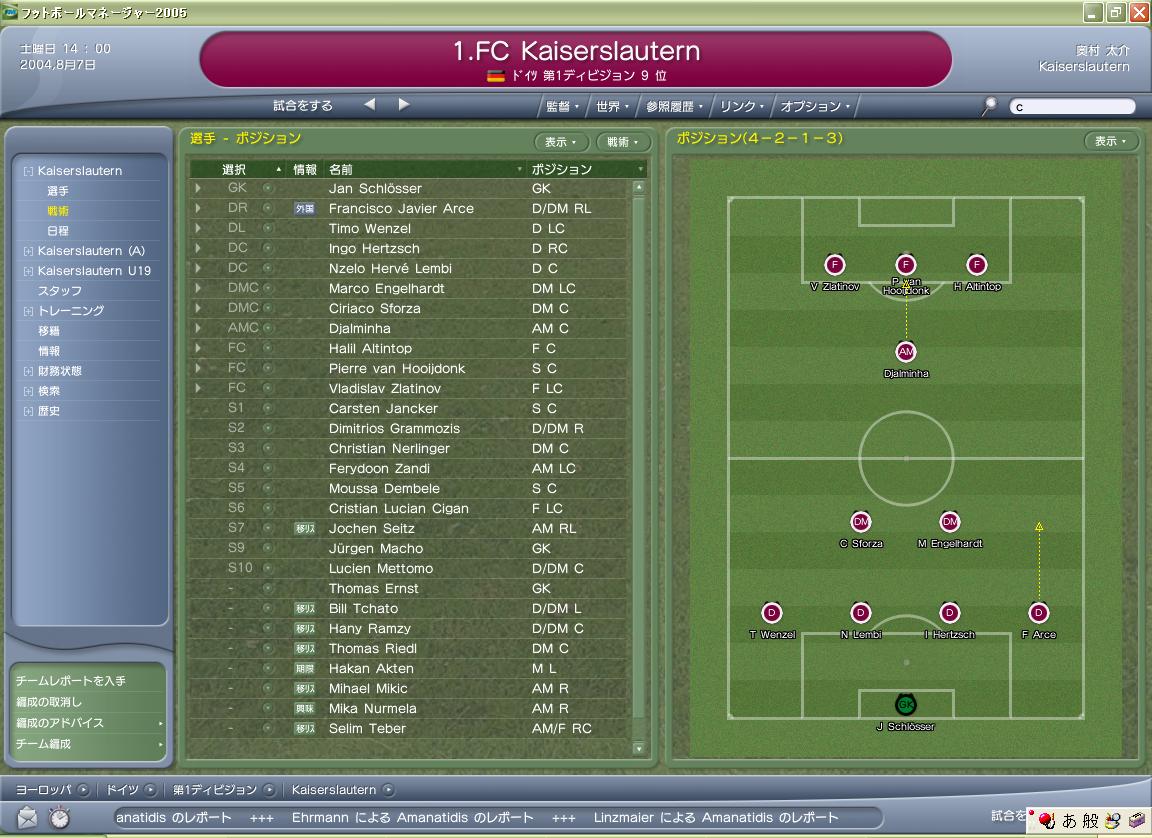
Task: Select Carsten Jancker row
Action: coord(383,408)
